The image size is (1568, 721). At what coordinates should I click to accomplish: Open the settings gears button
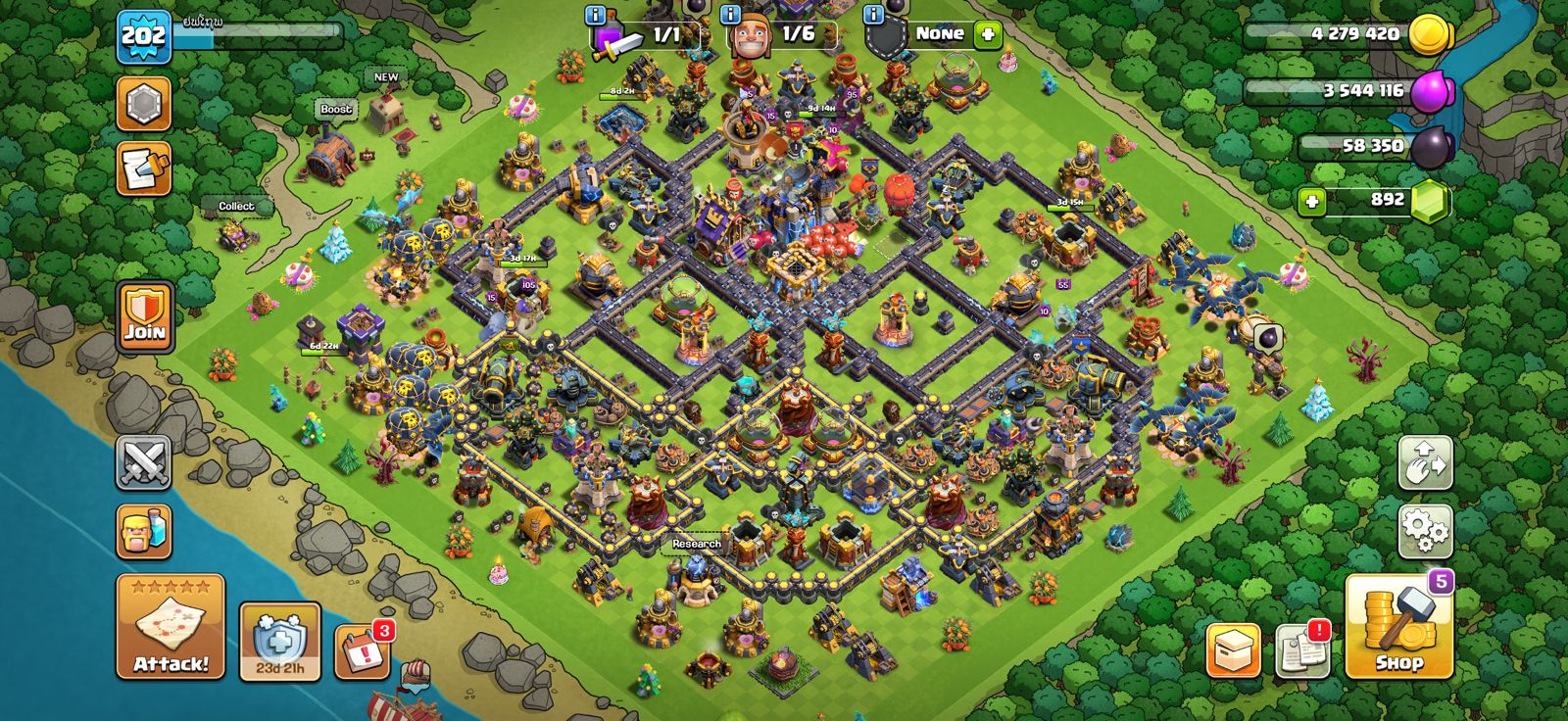click(x=1425, y=532)
